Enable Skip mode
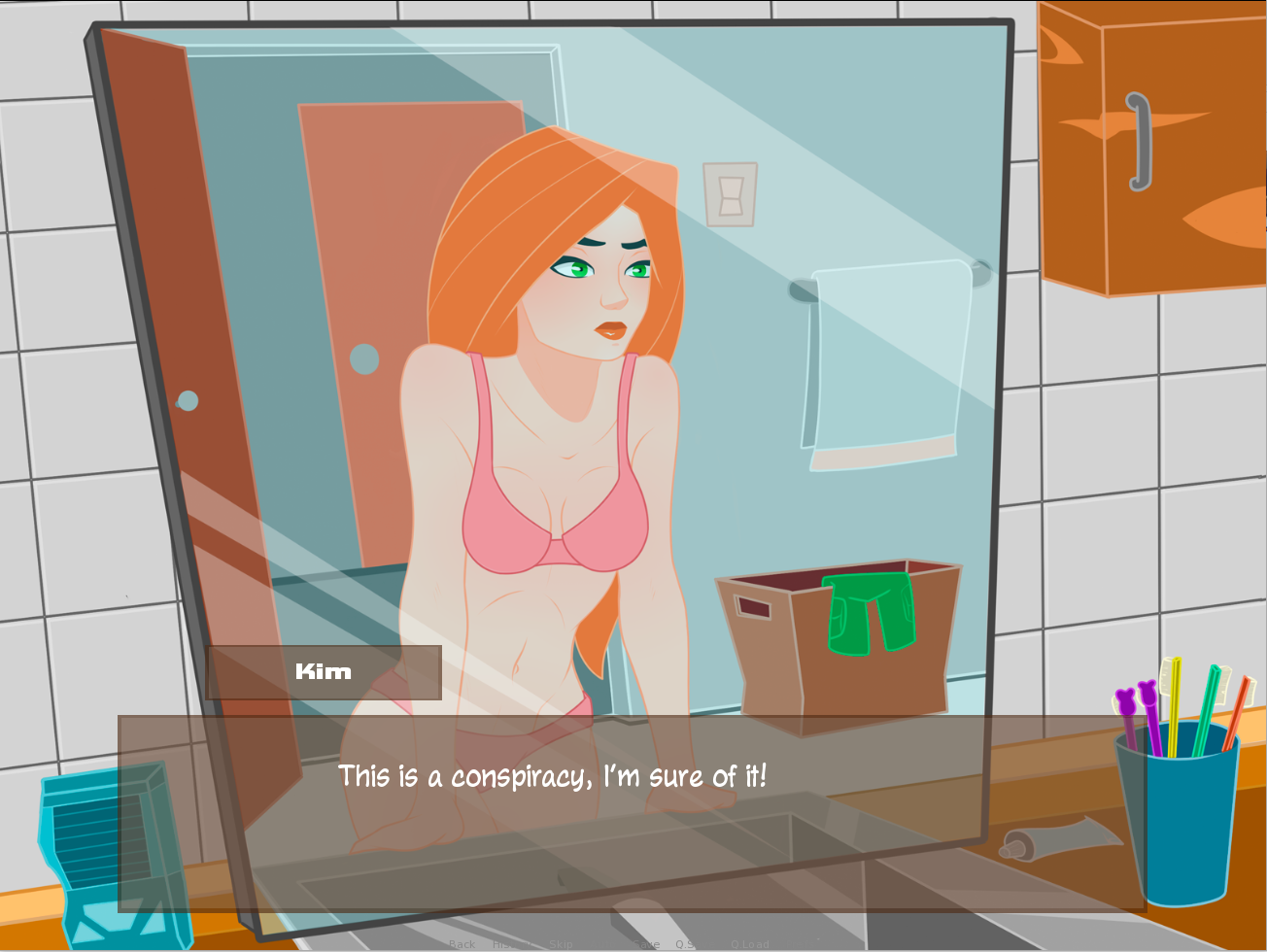This screenshot has height=952, width=1267. click(562, 942)
